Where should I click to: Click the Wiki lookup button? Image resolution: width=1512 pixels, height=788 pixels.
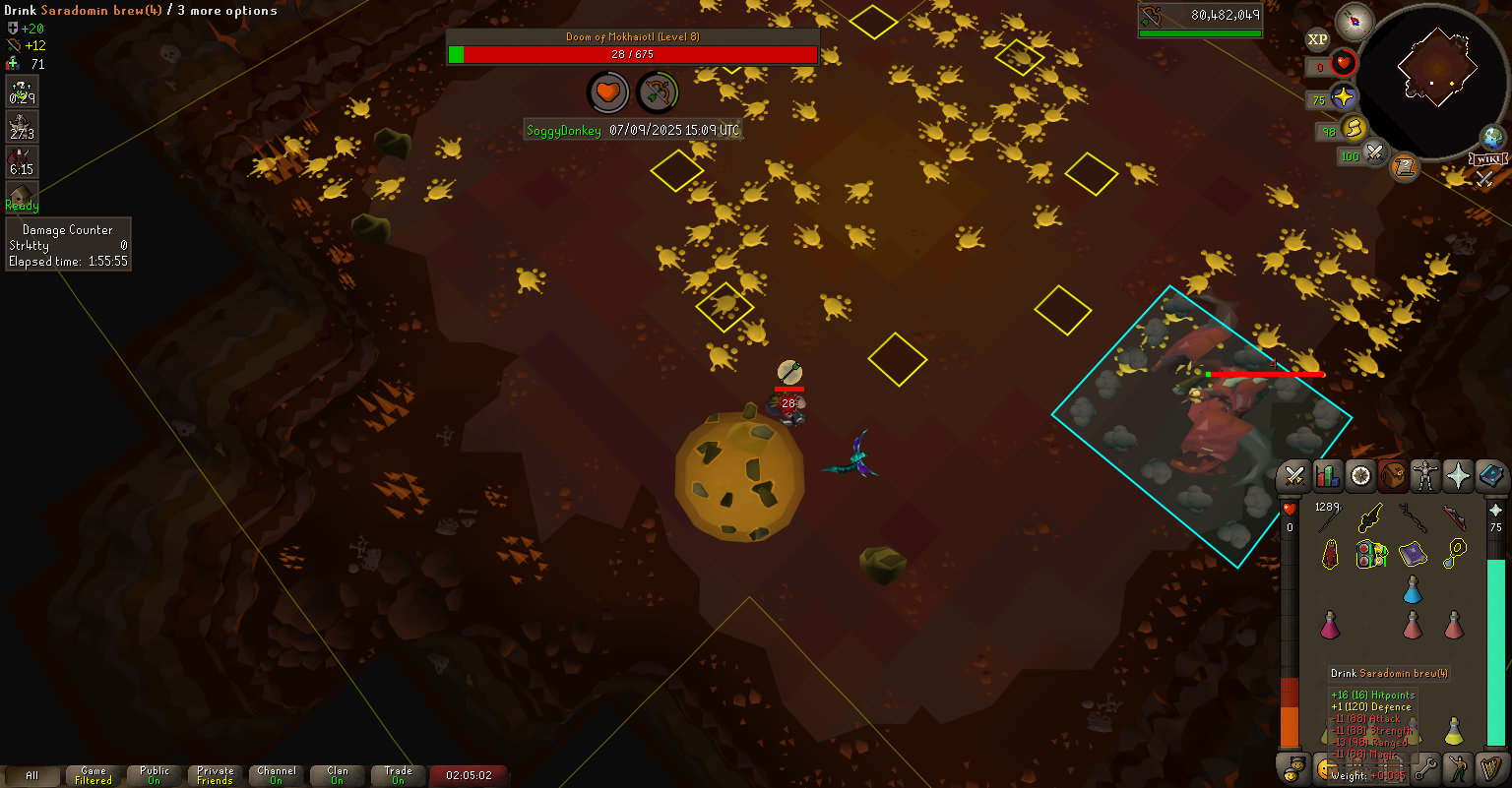[x=1487, y=159]
